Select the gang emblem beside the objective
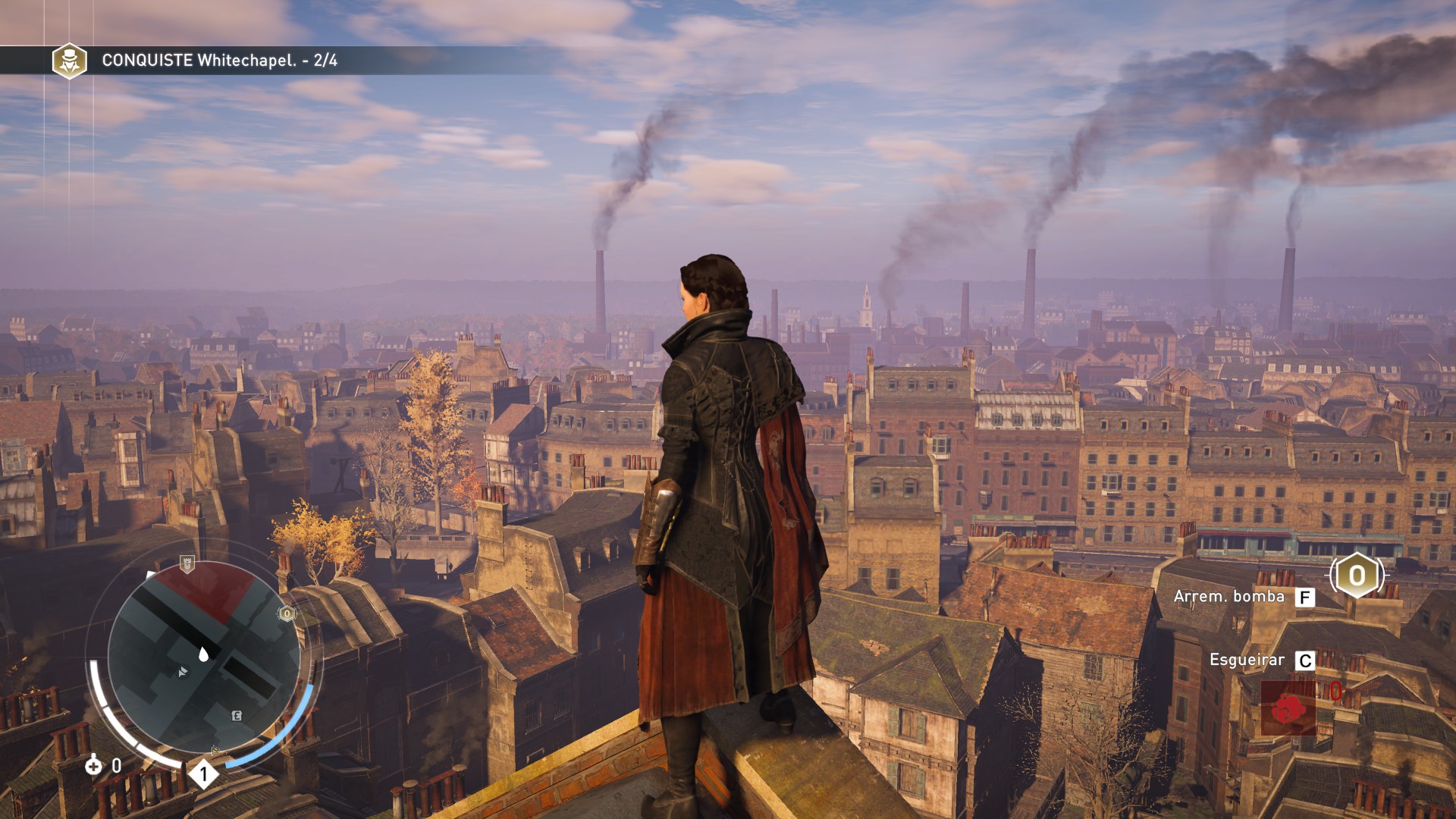The width and height of the screenshot is (1456, 819). point(69,60)
